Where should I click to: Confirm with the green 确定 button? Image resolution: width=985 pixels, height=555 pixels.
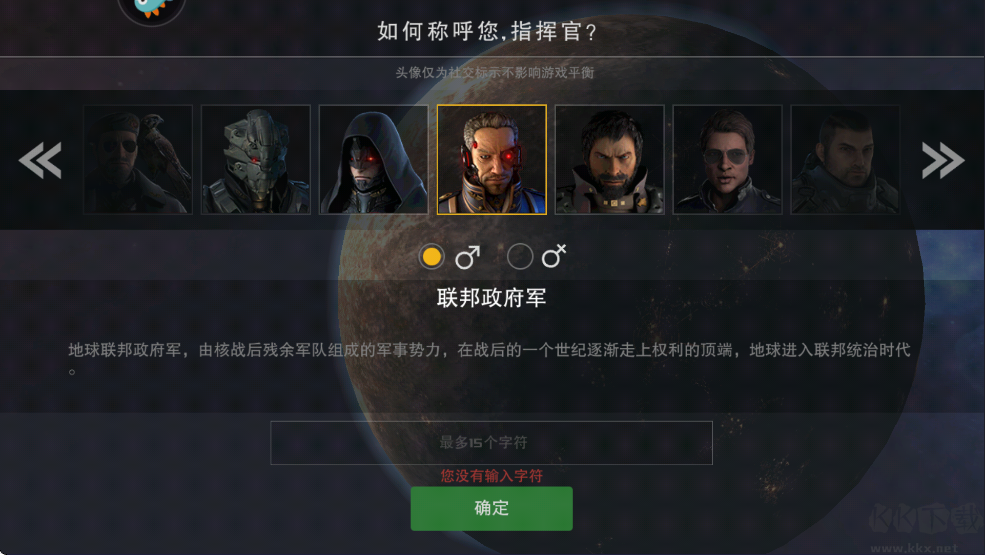pos(491,508)
